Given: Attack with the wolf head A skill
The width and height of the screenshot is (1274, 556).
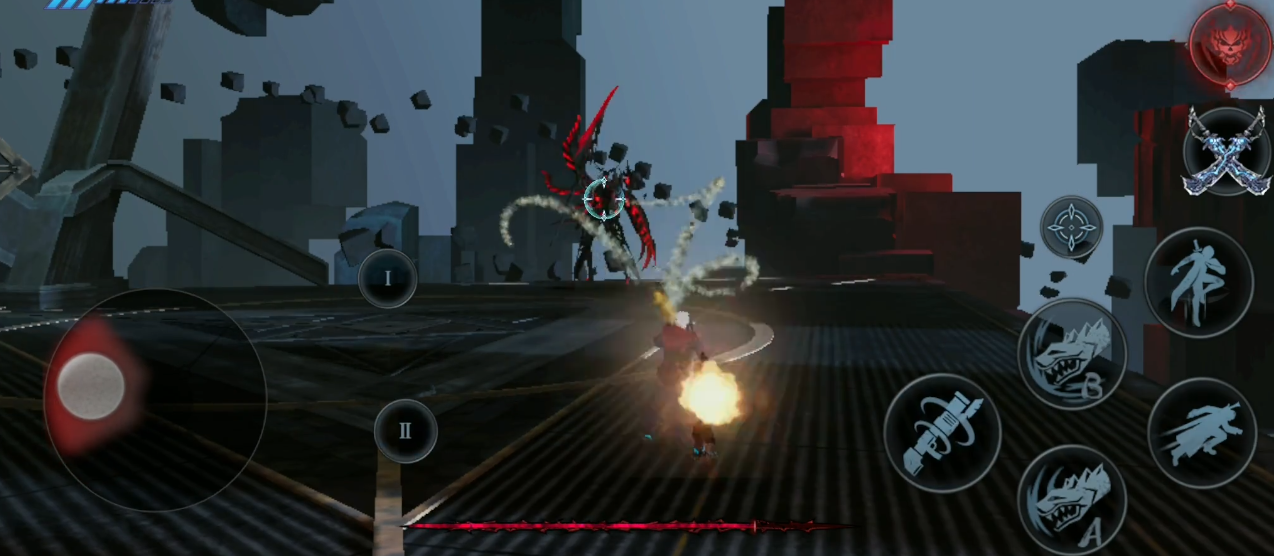Looking at the screenshot, I should click(x=1071, y=497).
